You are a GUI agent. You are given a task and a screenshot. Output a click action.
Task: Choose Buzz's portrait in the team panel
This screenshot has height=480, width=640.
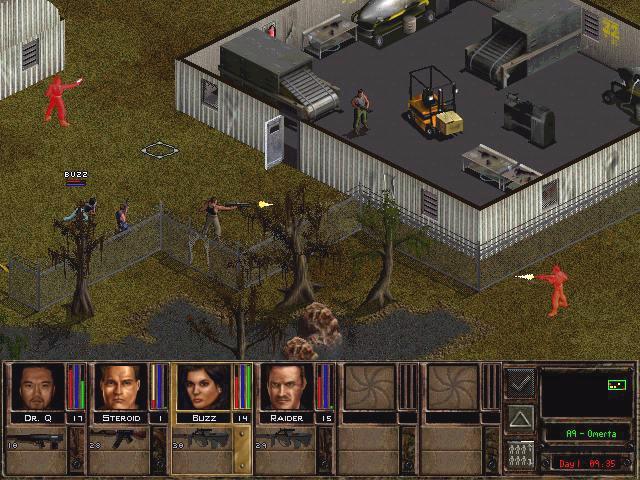click(204, 387)
